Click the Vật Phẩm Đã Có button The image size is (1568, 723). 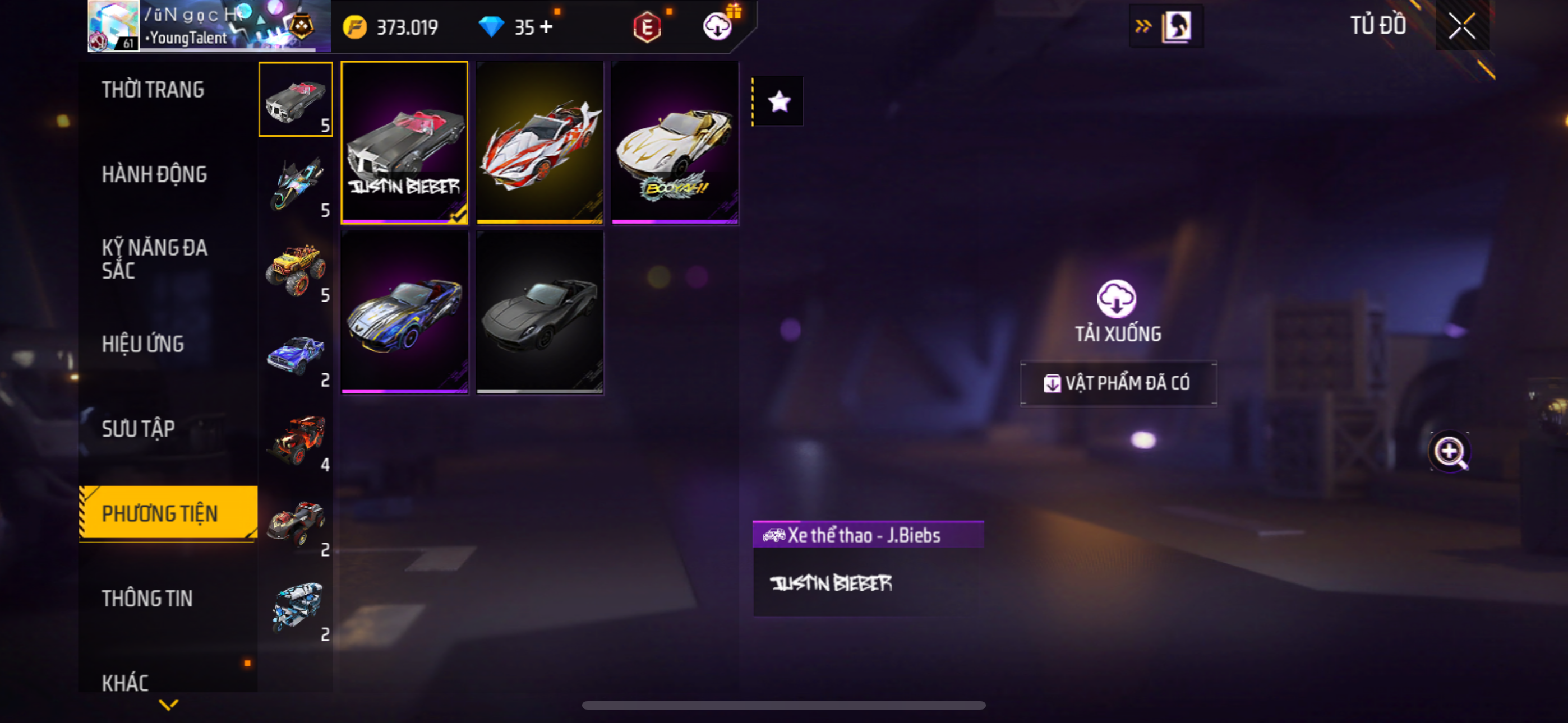[x=1118, y=383]
